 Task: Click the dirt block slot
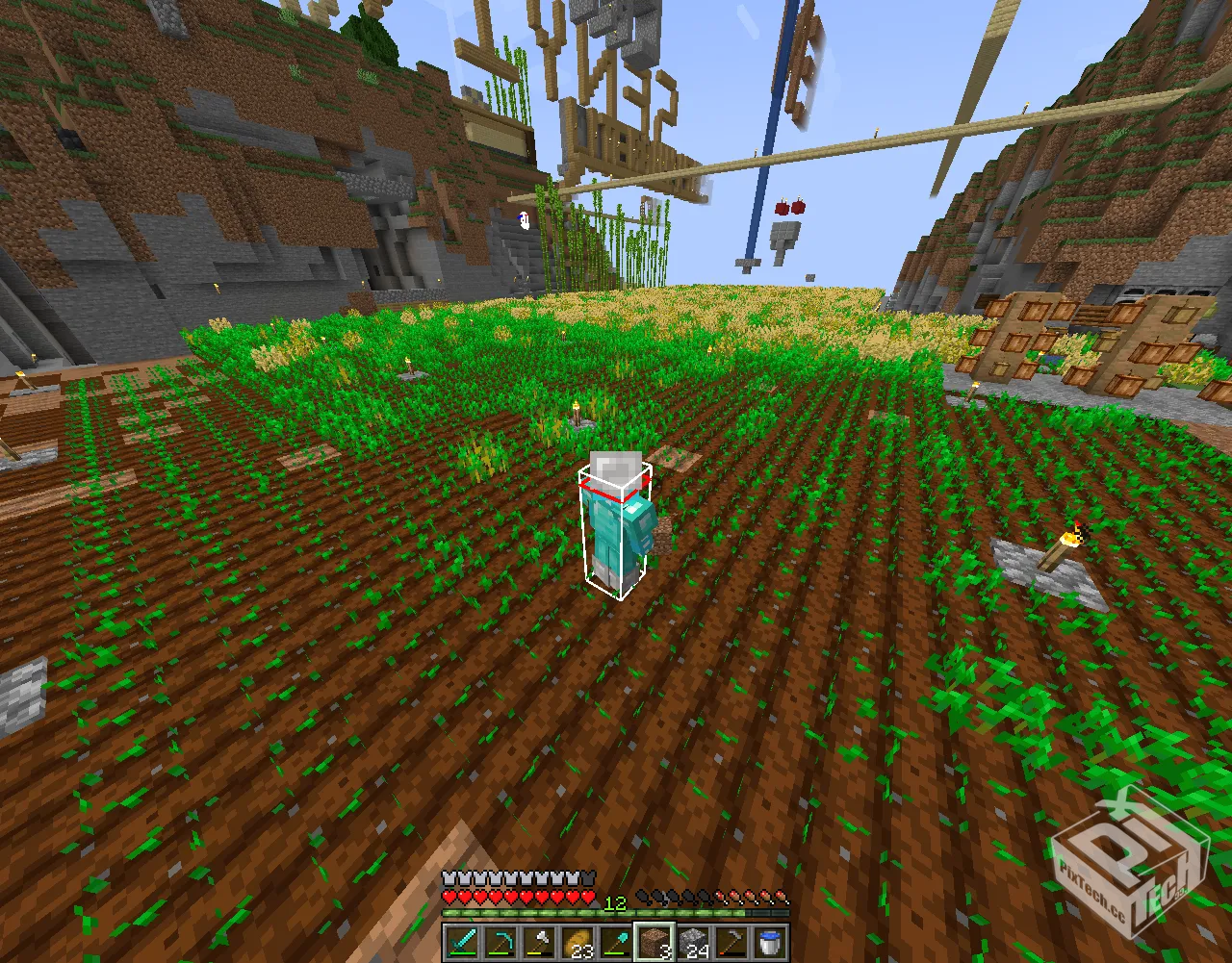(654, 943)
